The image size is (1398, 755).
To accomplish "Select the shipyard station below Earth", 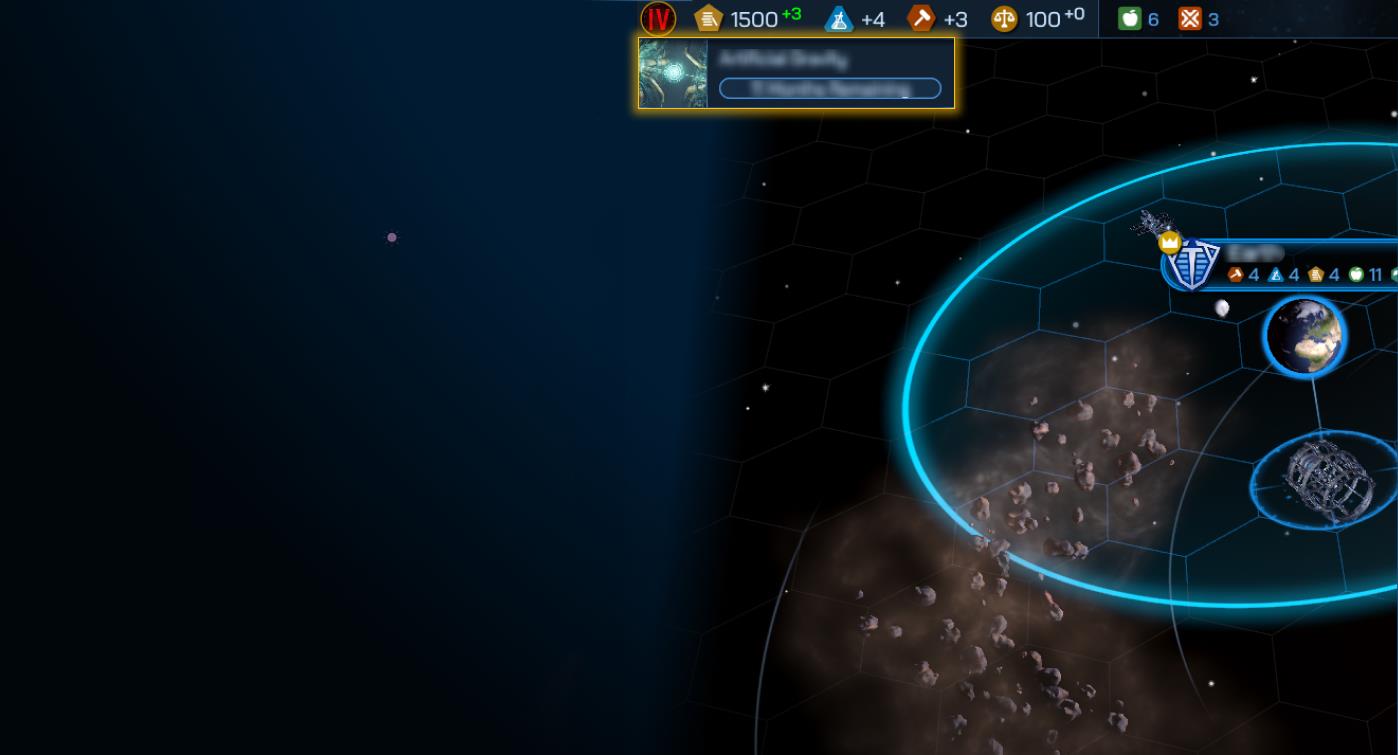I will 1320,479.
